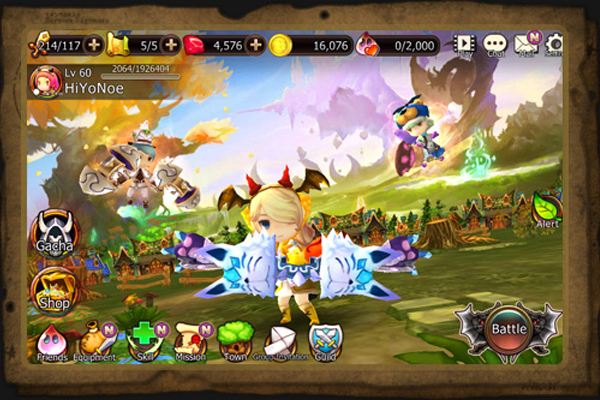
Task: Open HiYoNoe player profile portrait
Action: (x=45, y=80)
